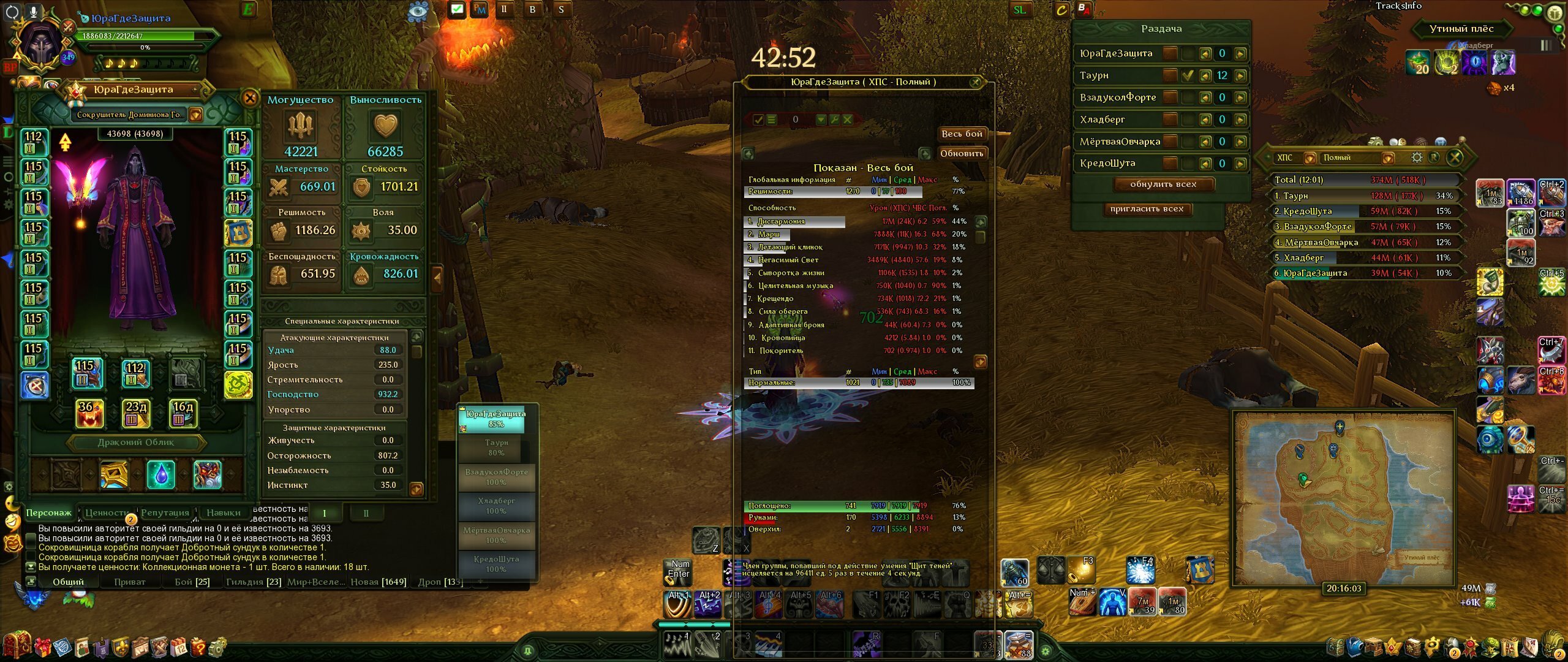Open the Ценности tab
This screenshot has height=662, width=1568.
click(x=107, y=512)
